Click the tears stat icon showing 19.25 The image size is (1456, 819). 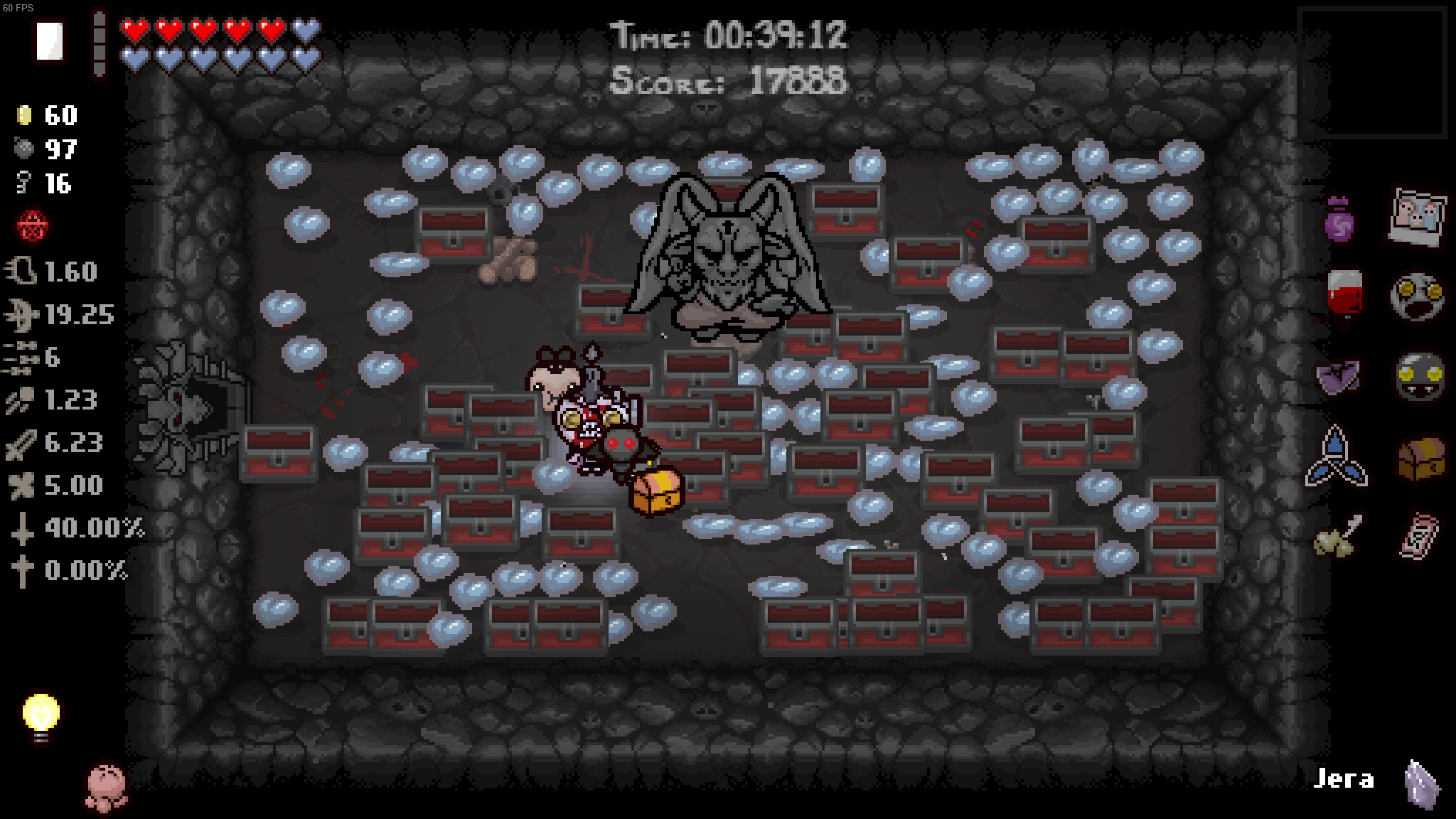pyautogui.click(x=23, y=314)
